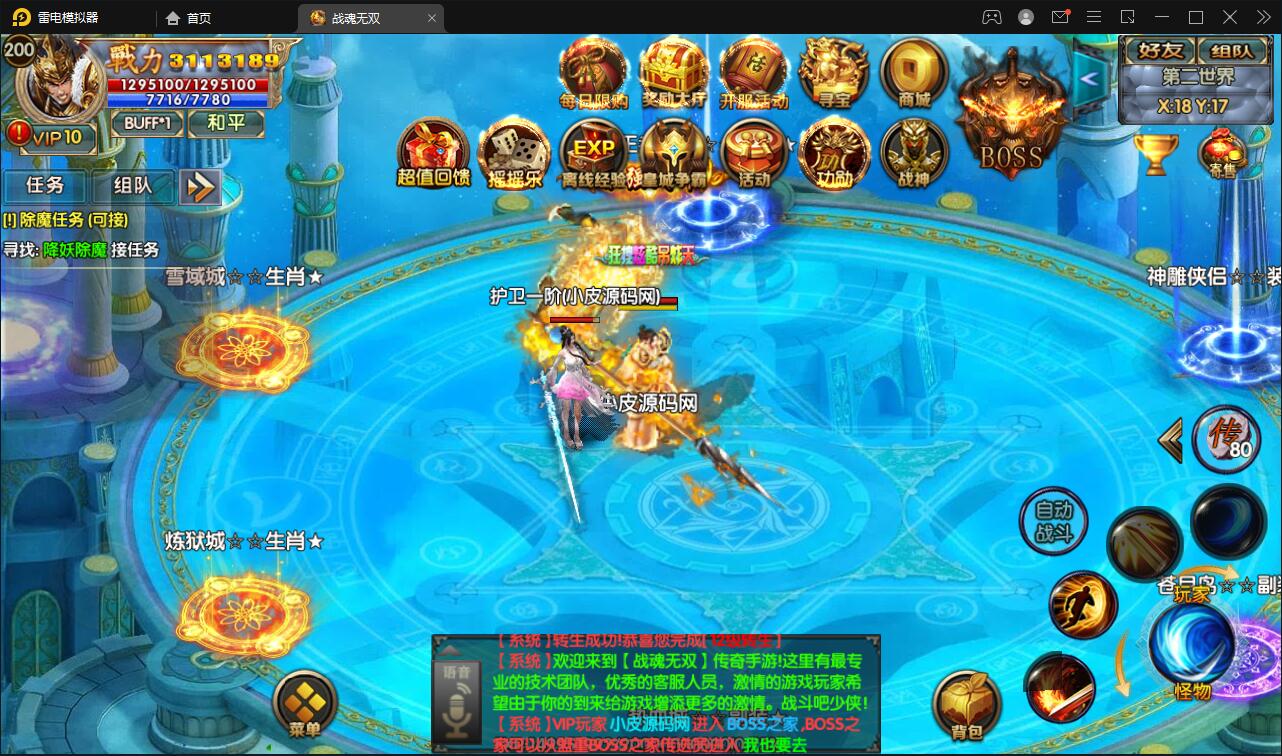
Task: Click the VIP10 badge
Action: pos(52,136)
